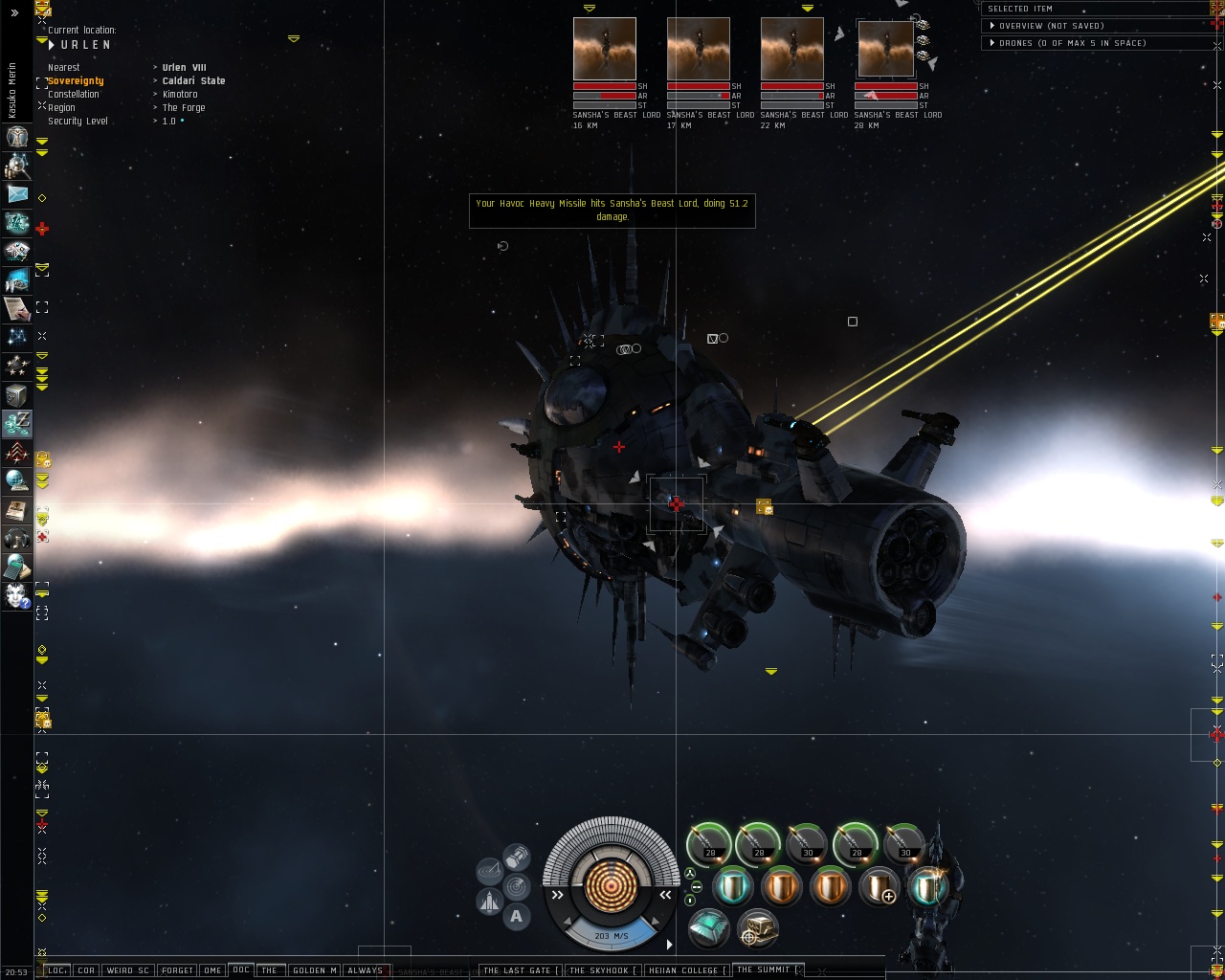Select the Sansha's Beast Lord target at 16 km
Viewport: 1225px width, 980px height.
click(604, 49)
